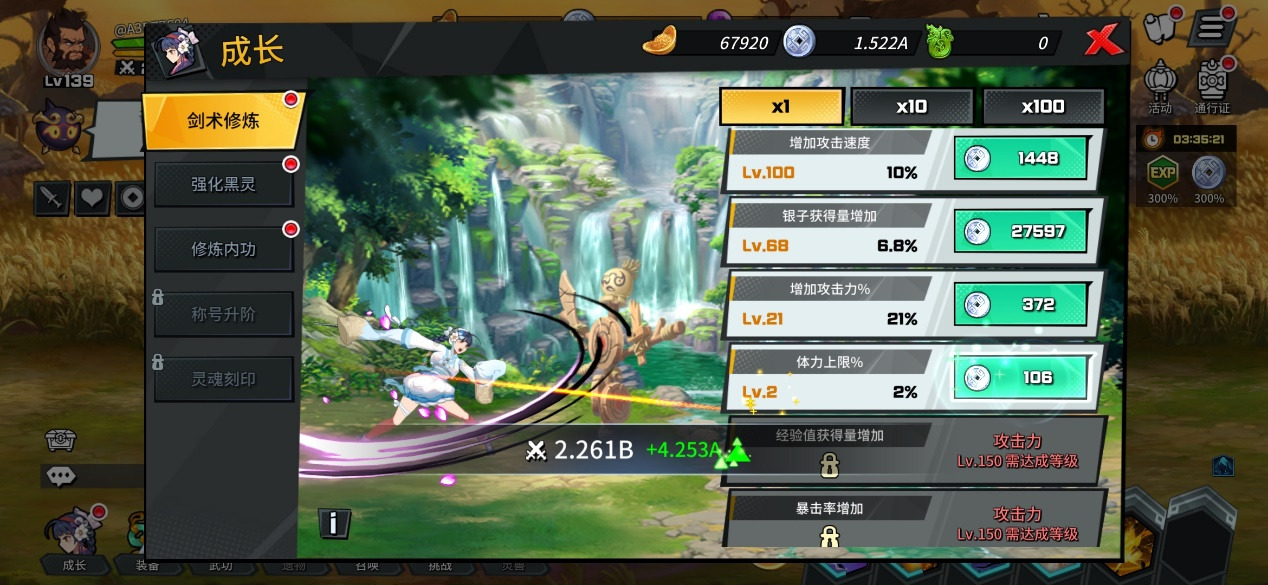Image resolution: width=1268 pixels, height=585 pixels.
Task: Set upgrade multiplier to x100
Action: click(x=1042, y=107)
